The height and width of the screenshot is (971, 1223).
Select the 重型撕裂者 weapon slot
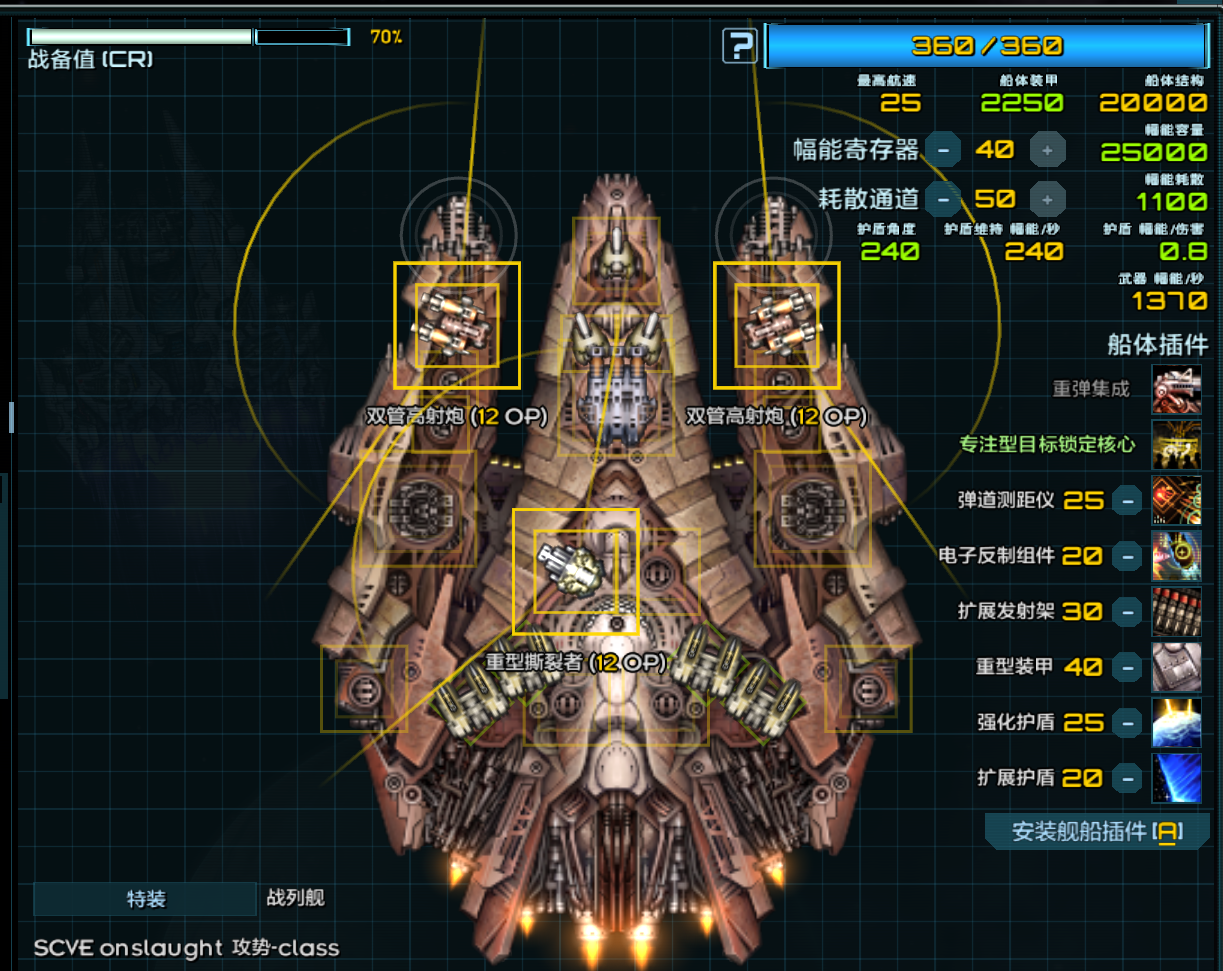[575, 571]
